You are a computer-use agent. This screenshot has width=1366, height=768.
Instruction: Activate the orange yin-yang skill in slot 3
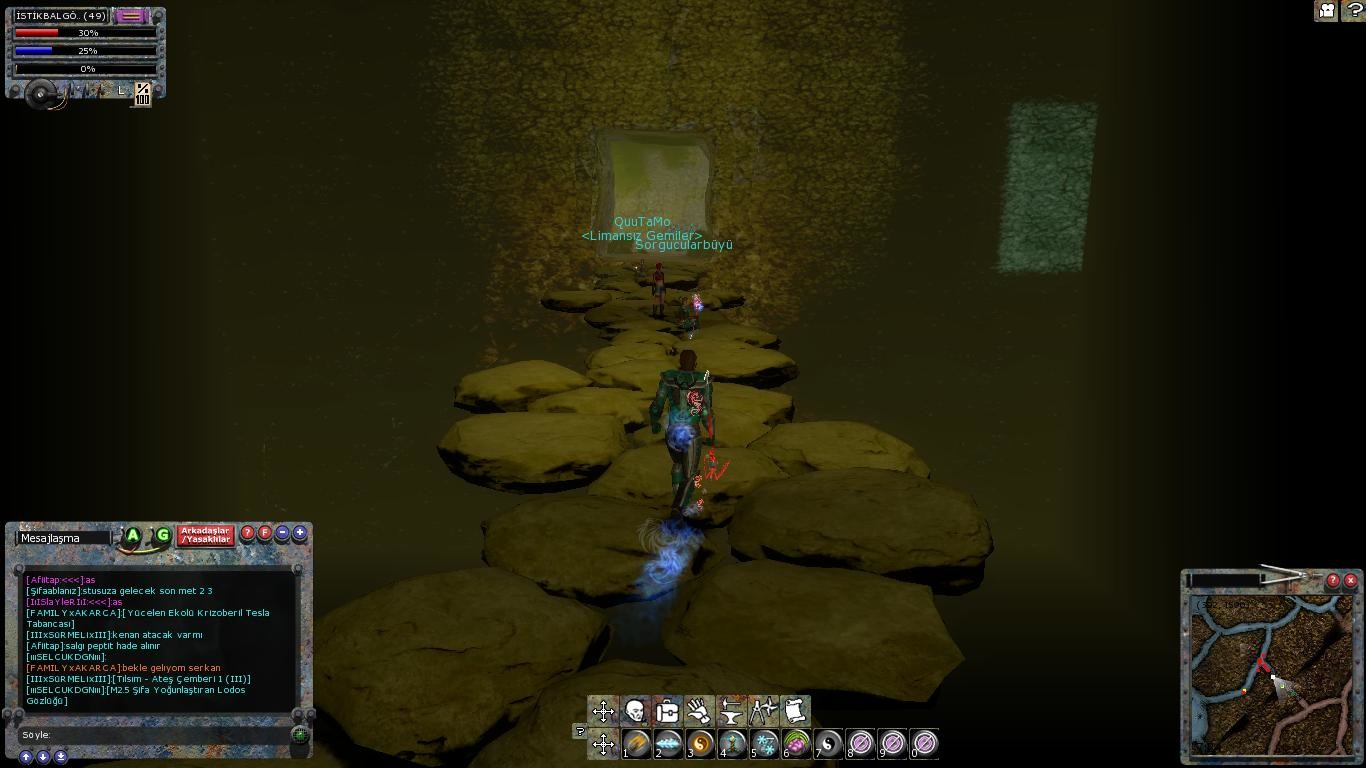(x=700, y=743)
